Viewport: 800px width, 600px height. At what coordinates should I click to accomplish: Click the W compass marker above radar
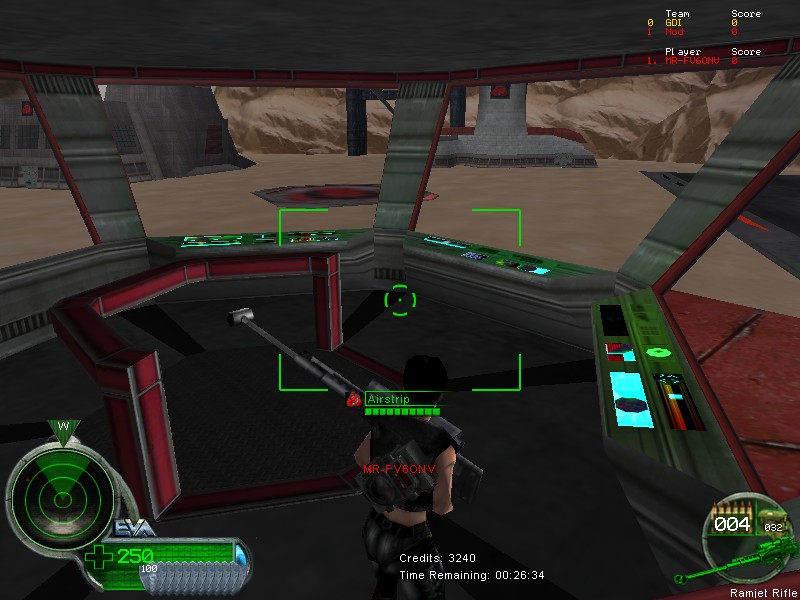(x=63, y=427)
